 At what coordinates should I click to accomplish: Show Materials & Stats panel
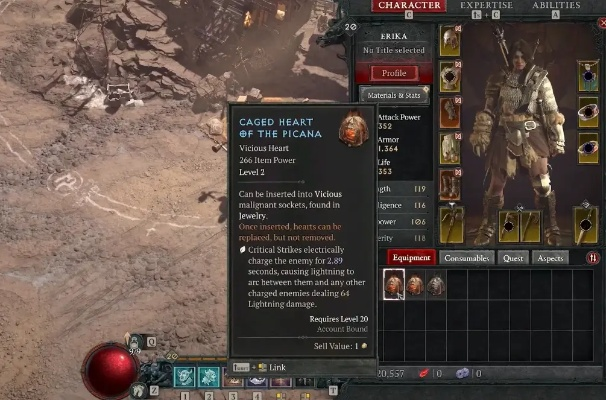coord(394,95)
